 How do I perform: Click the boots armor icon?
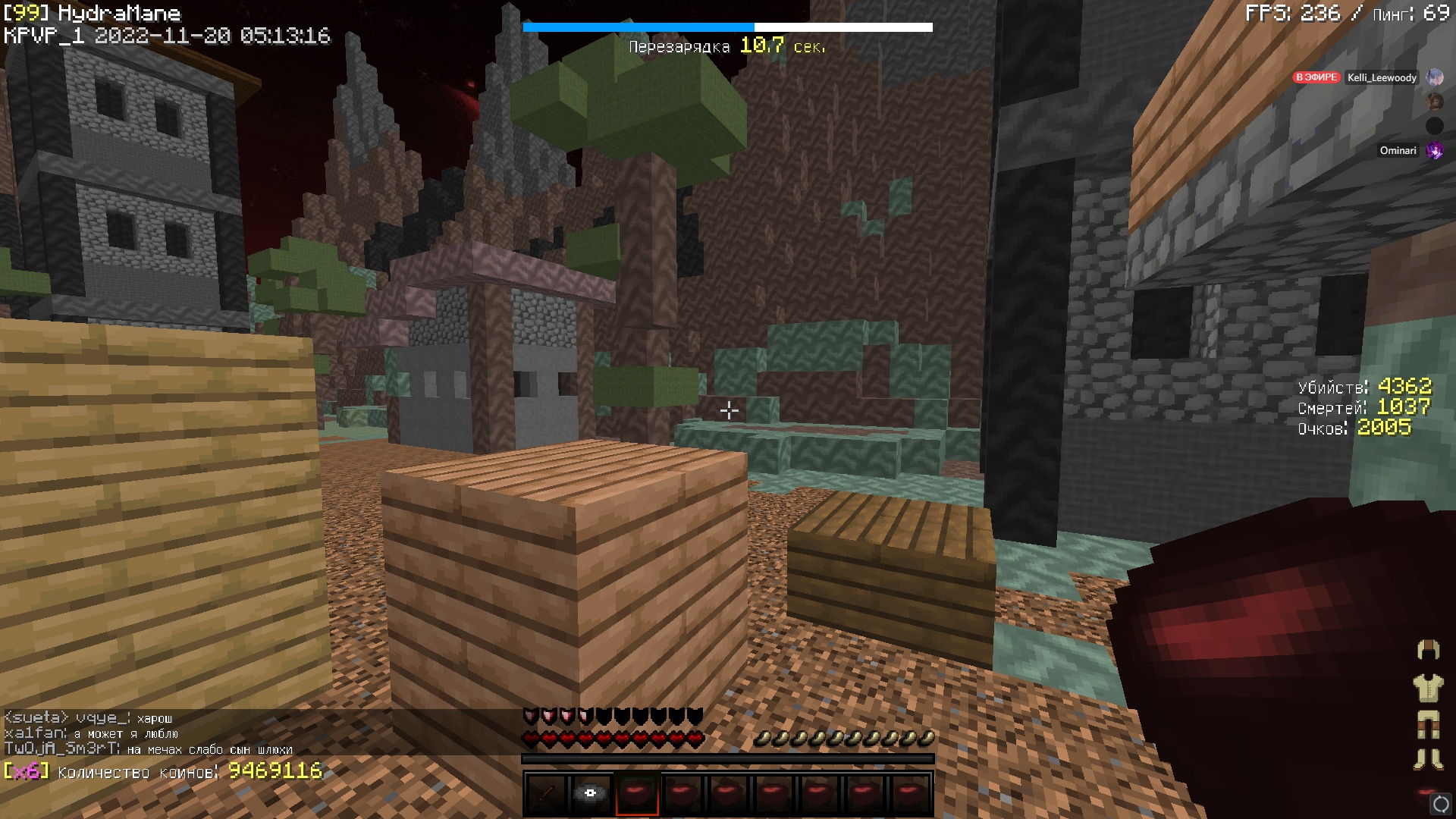point(1428,759)
